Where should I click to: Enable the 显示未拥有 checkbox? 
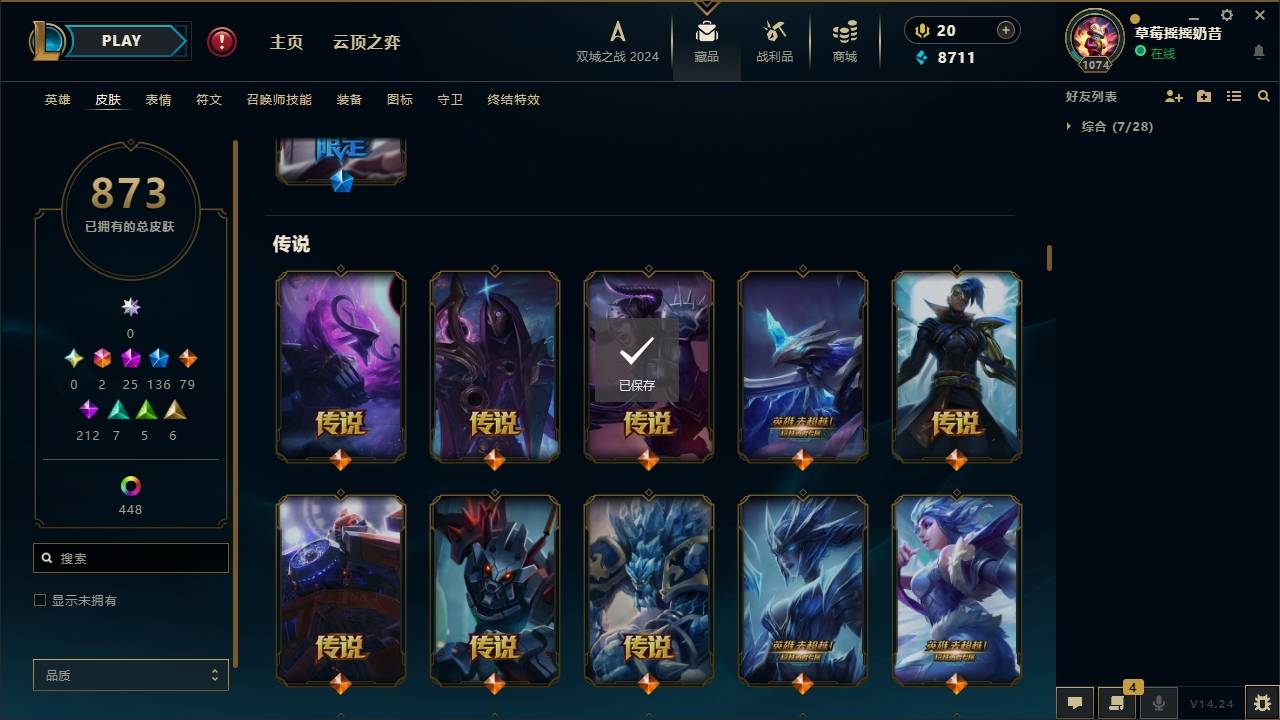click(x=40, y=600)
